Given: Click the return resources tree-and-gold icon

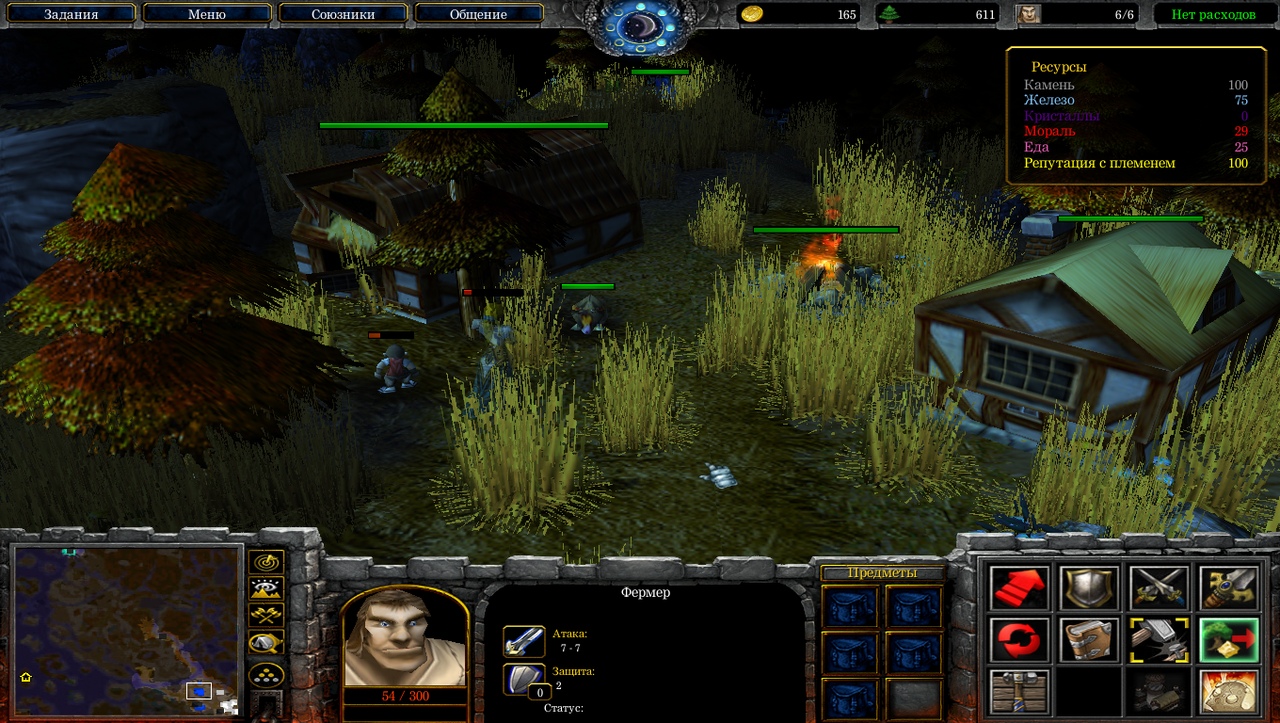Looking at the screenshot, I should tap(1228, 640).
